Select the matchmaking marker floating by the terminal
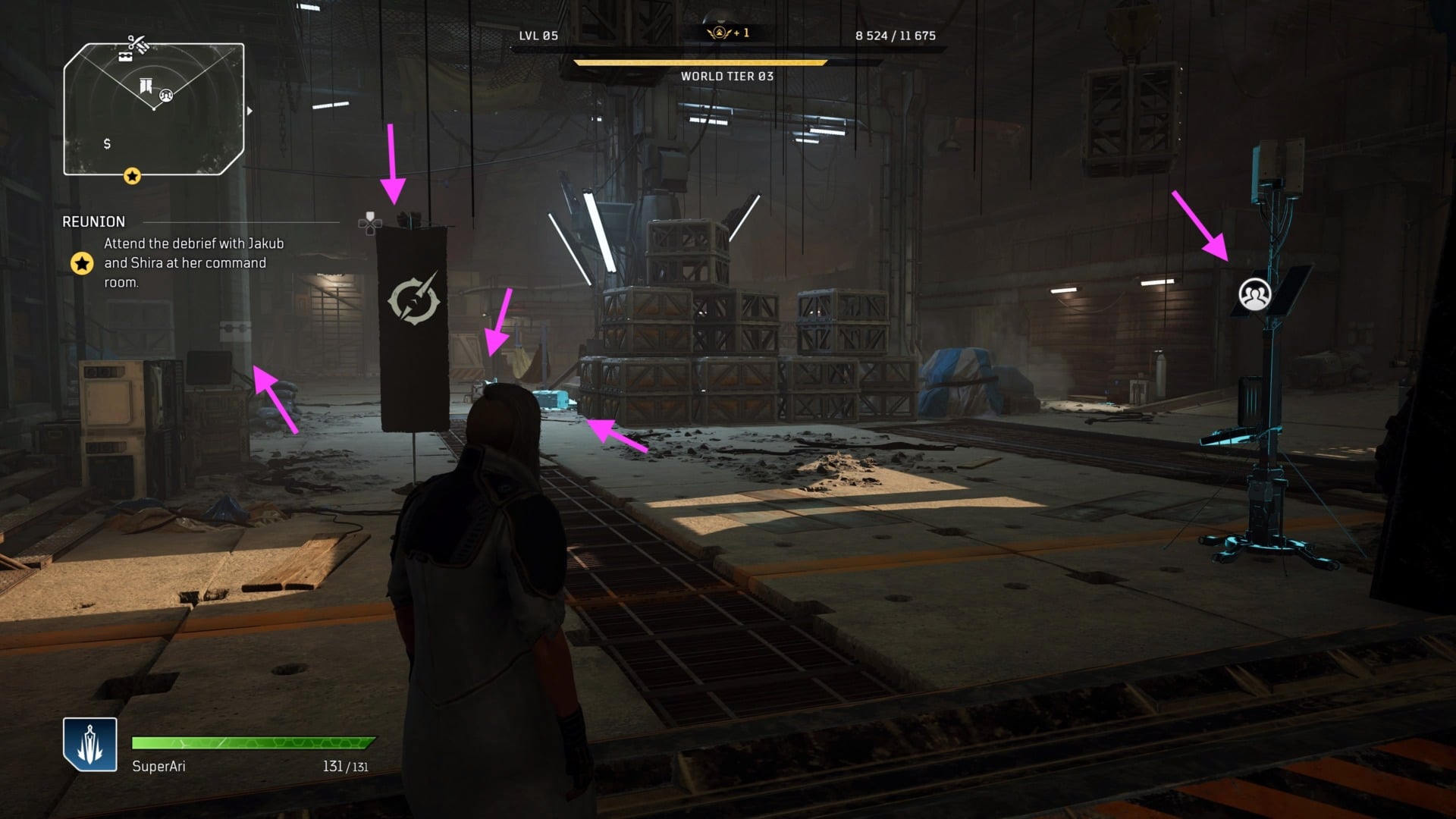This screenshot has height=819, width=1456. 1254,294
